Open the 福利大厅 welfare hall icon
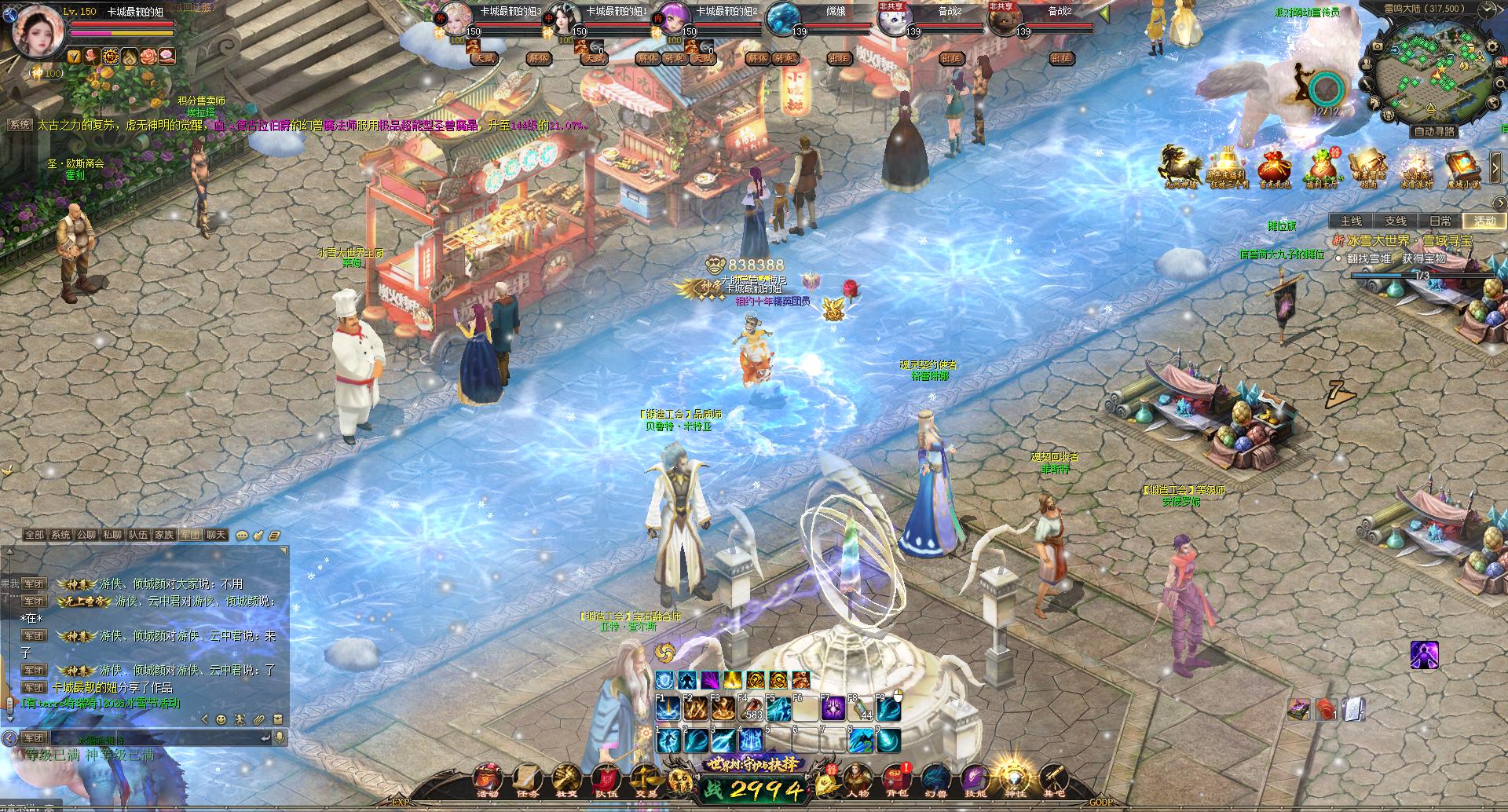Screen dimensions: 1508x812 coord(1322,169)
